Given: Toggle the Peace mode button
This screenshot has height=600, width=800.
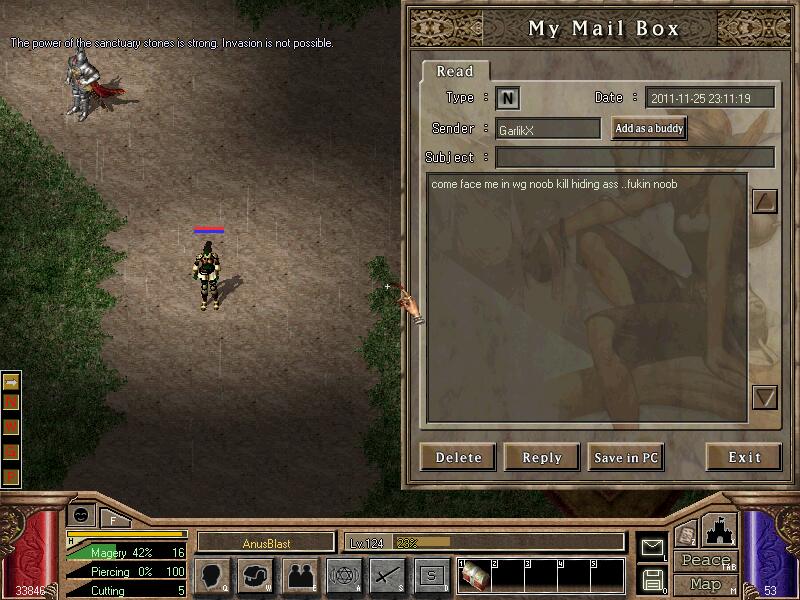Looking at the screenshot, I should tap(707, 561).
